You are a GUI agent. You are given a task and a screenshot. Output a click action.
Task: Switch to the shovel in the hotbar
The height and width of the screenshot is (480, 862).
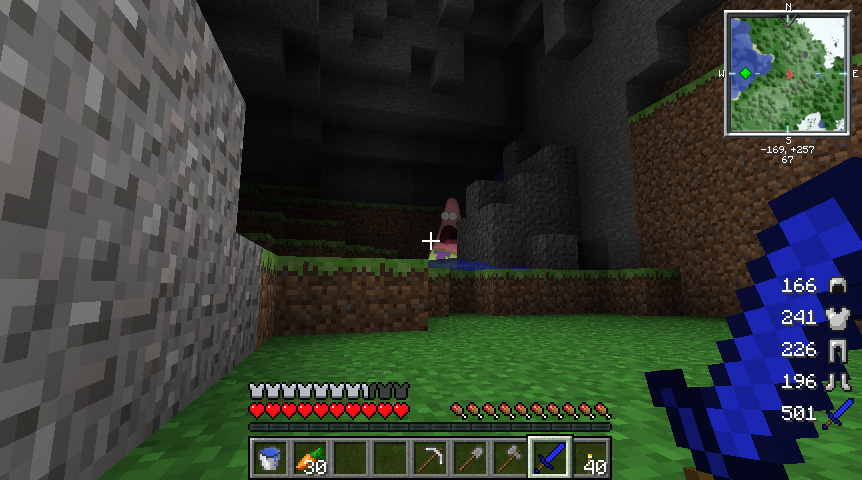[x=470, y=459]
